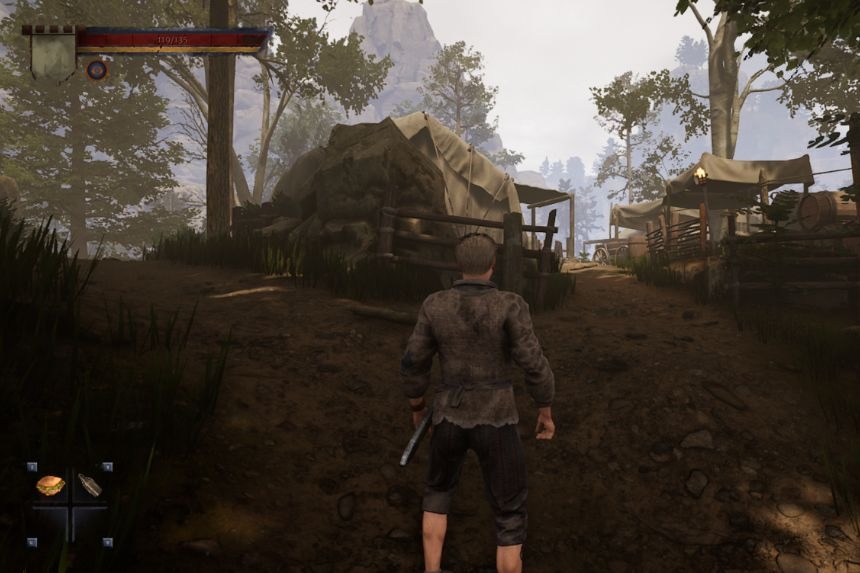Select the bullet-shaped item quick slot

click(x=89, y=486)
